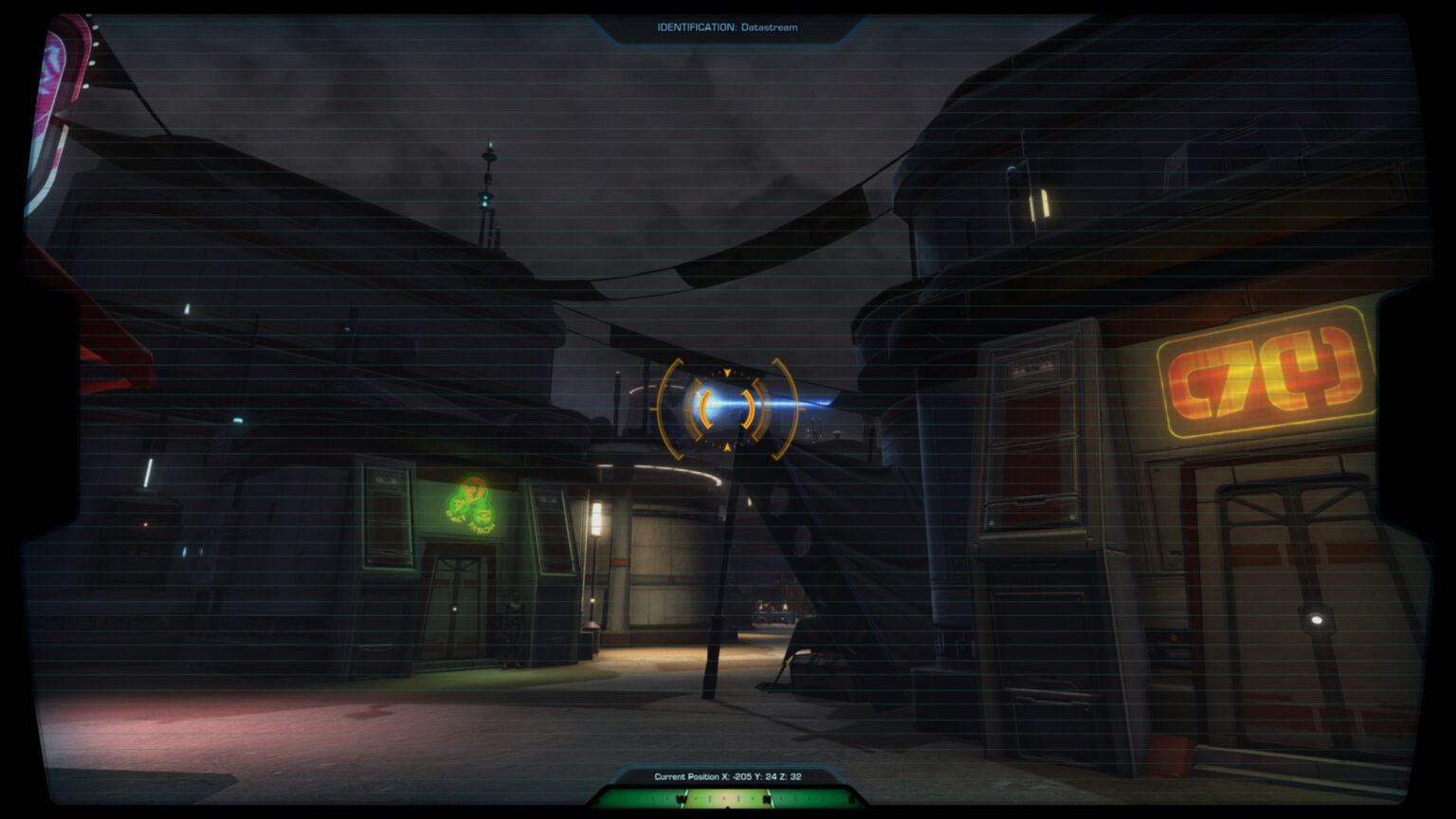Click the lower arrow marker on the targeting reticle
This screenshot has height=819, width=1456.
[727, 446]
